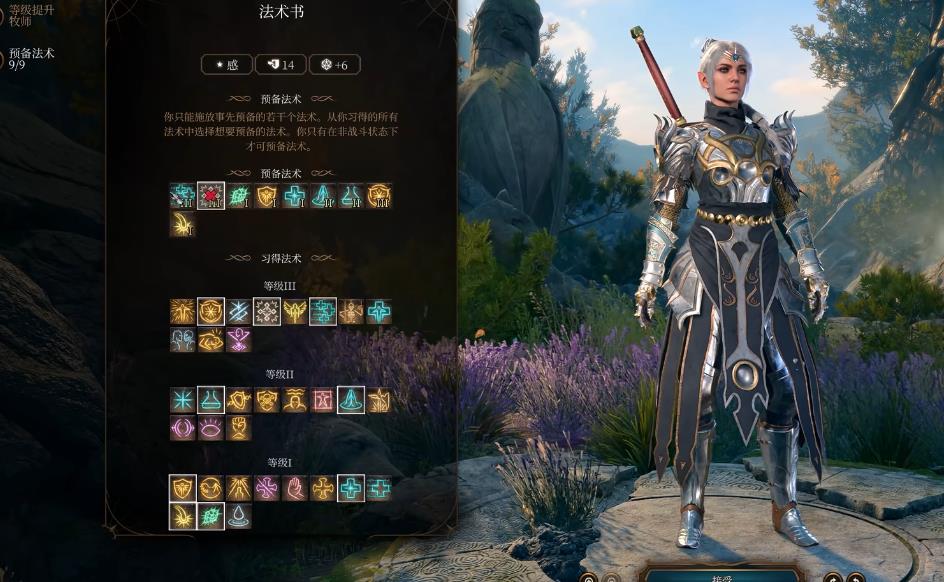
Task: Pick the golden cross level I spell
Action: [x=322, y=488]
